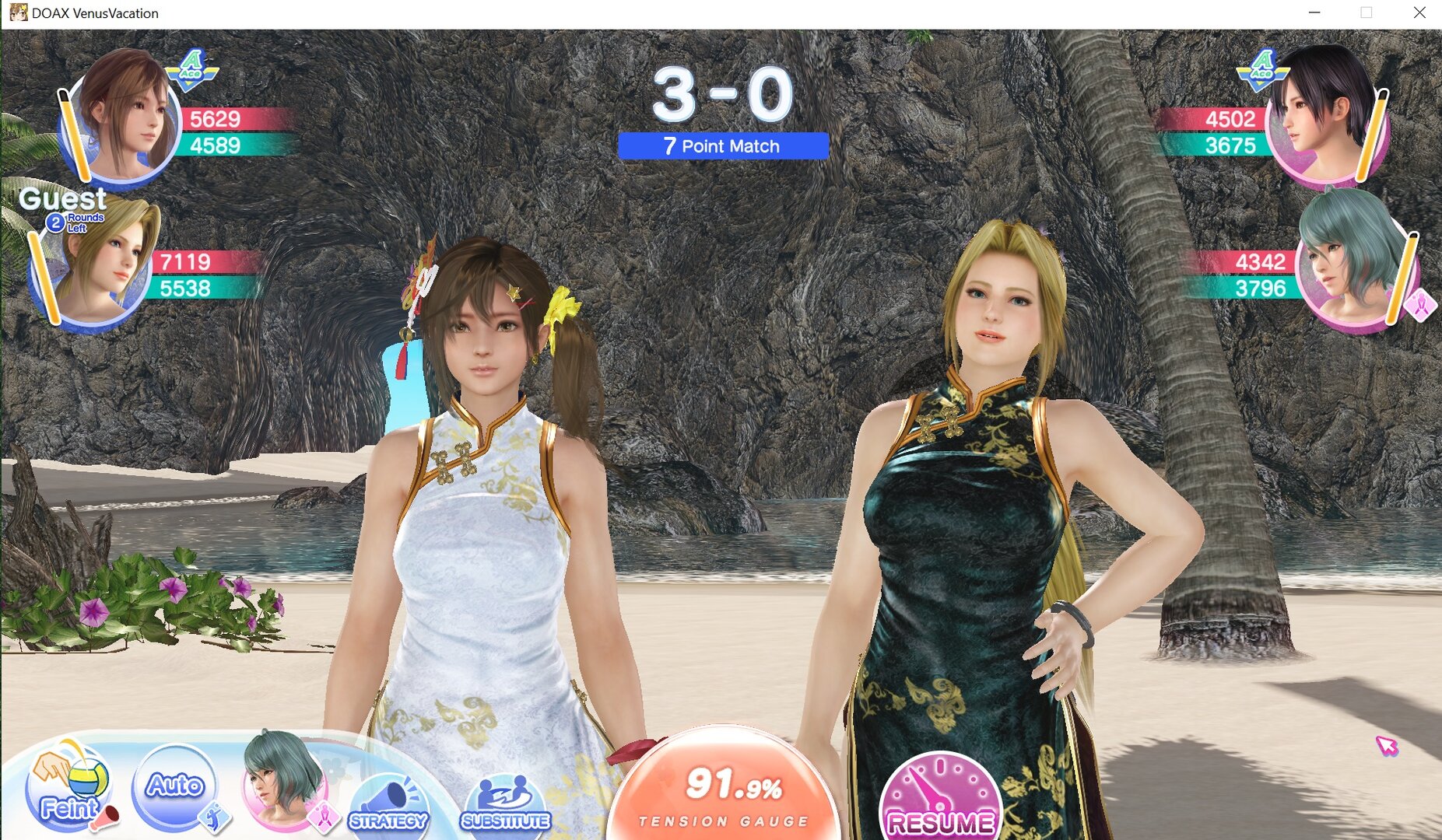1442x840 pixels.
Task: Select the Feint action icon
Action: [66, 789]
